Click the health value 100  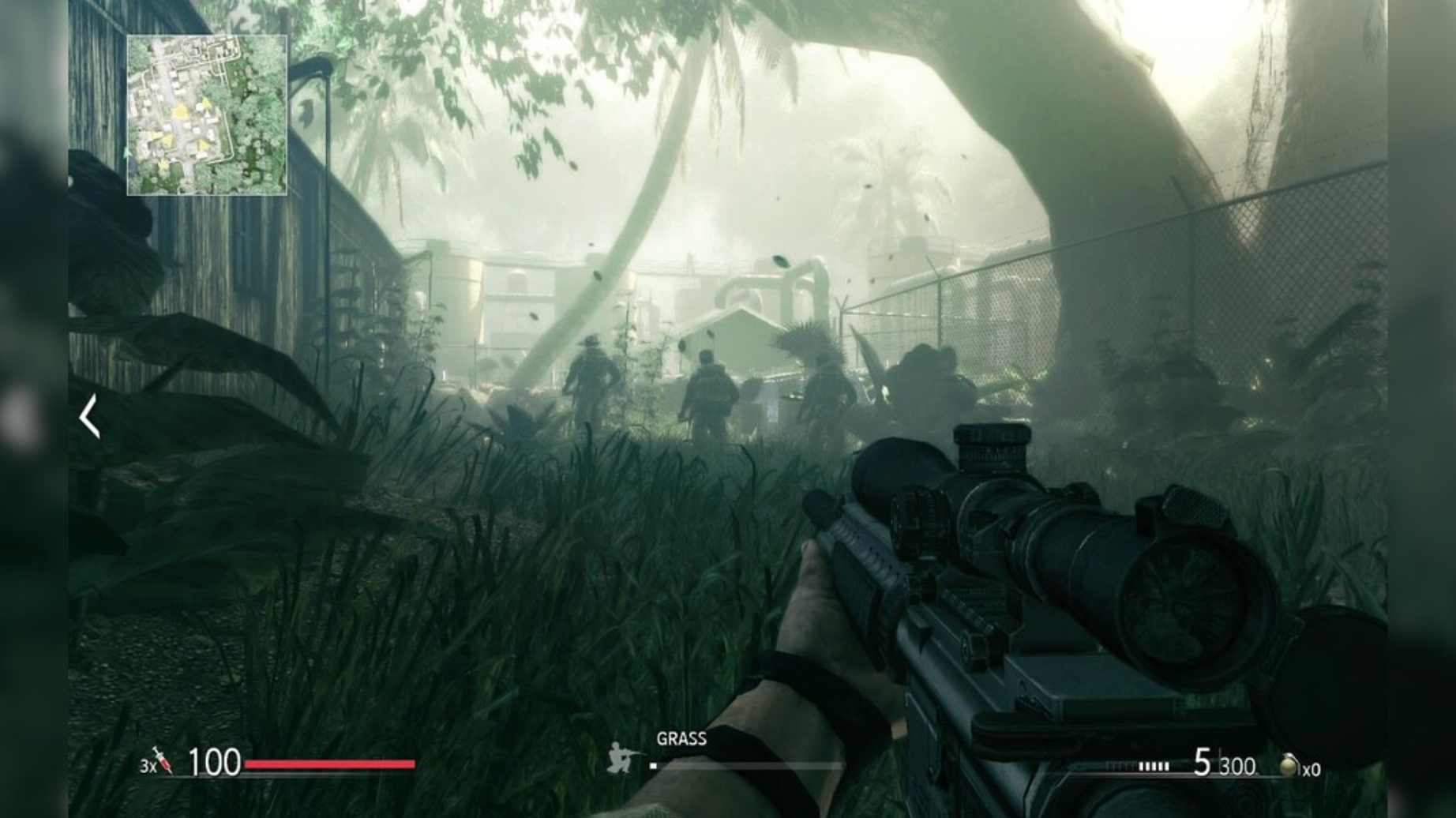pyautogui.click(x=214, y=761)
